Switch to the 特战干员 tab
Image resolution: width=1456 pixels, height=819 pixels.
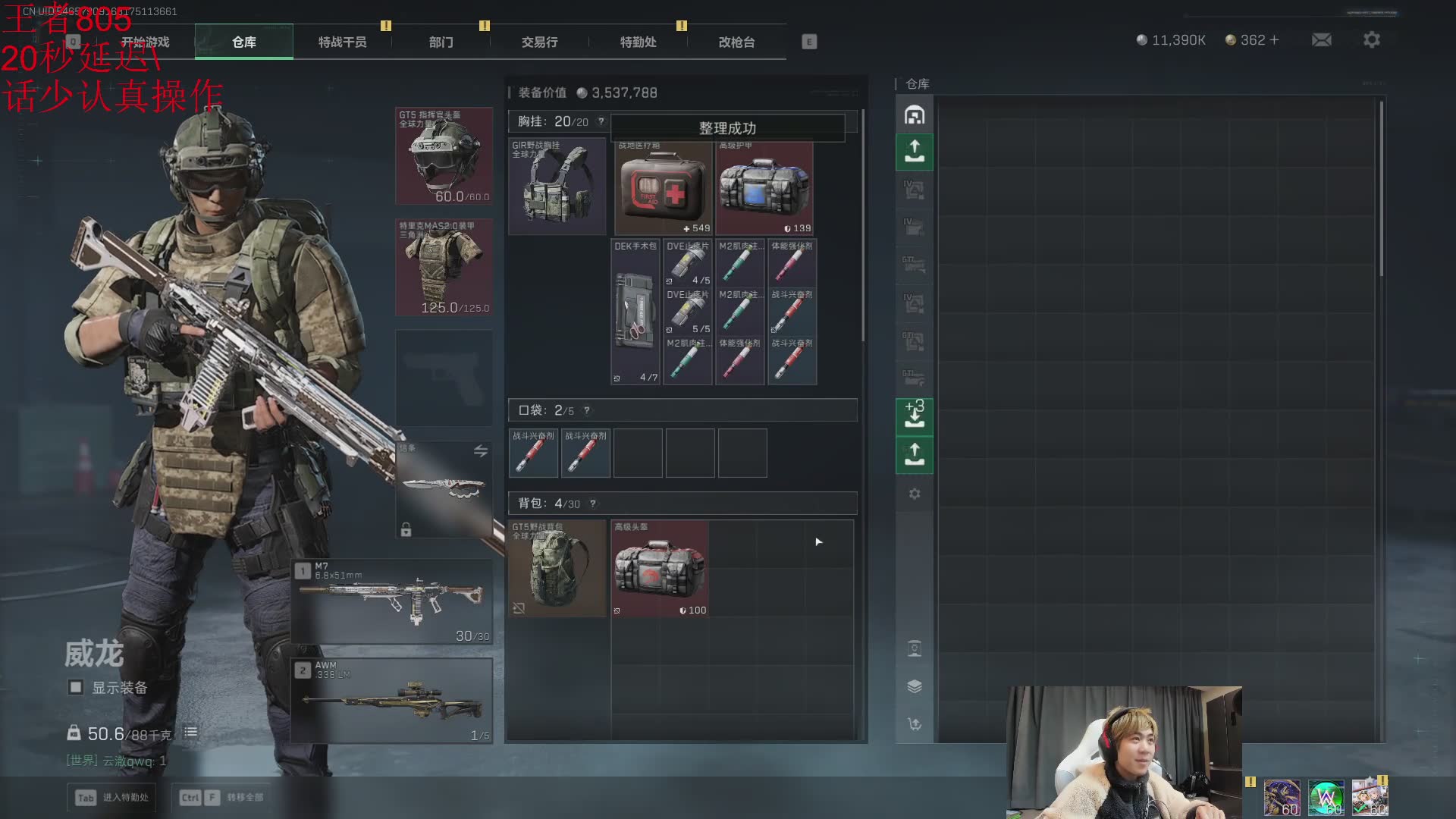click(342, 42)
